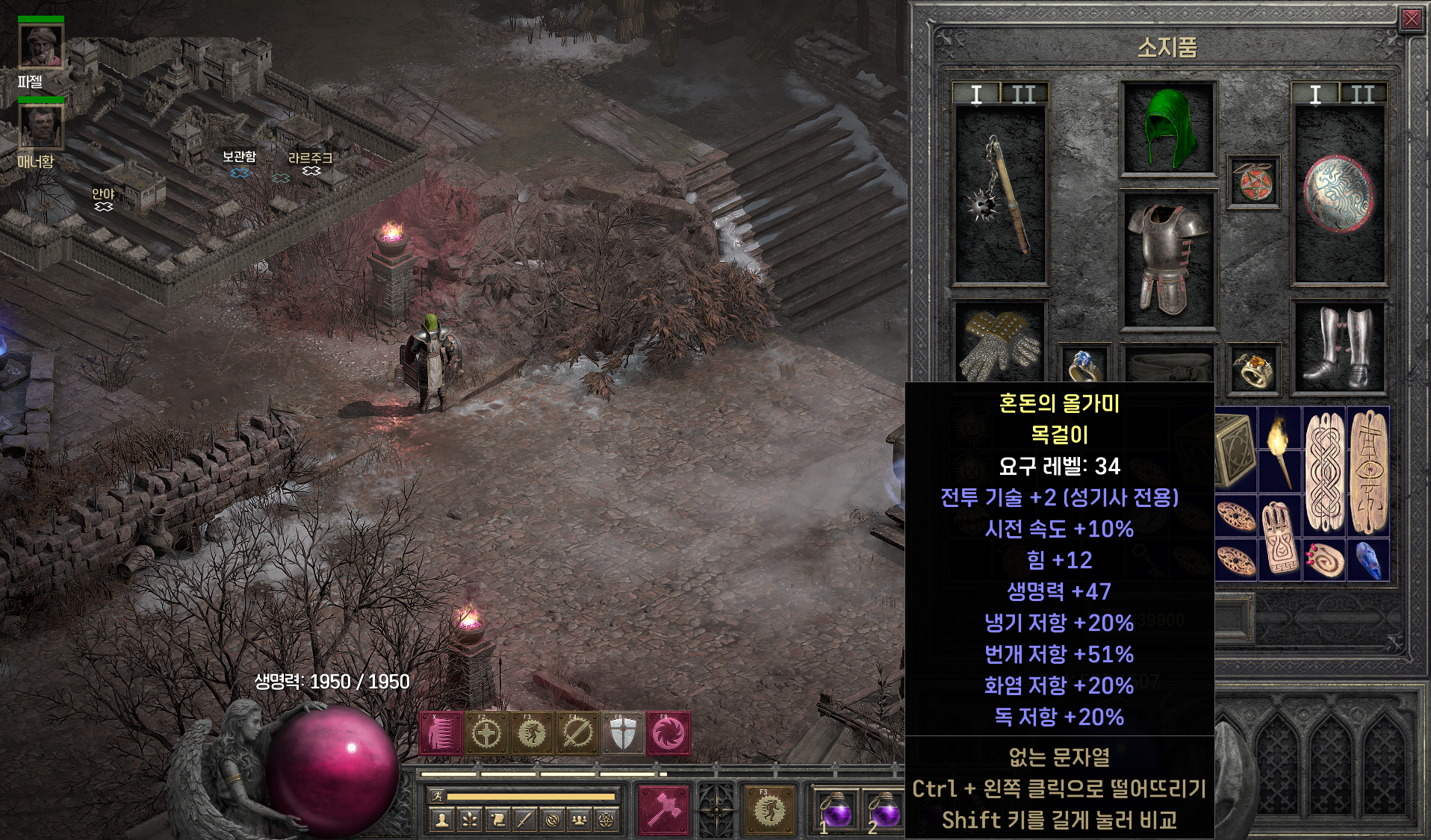
Task: Select the chipped blue gem in inventory
Action: (1369, 561)
